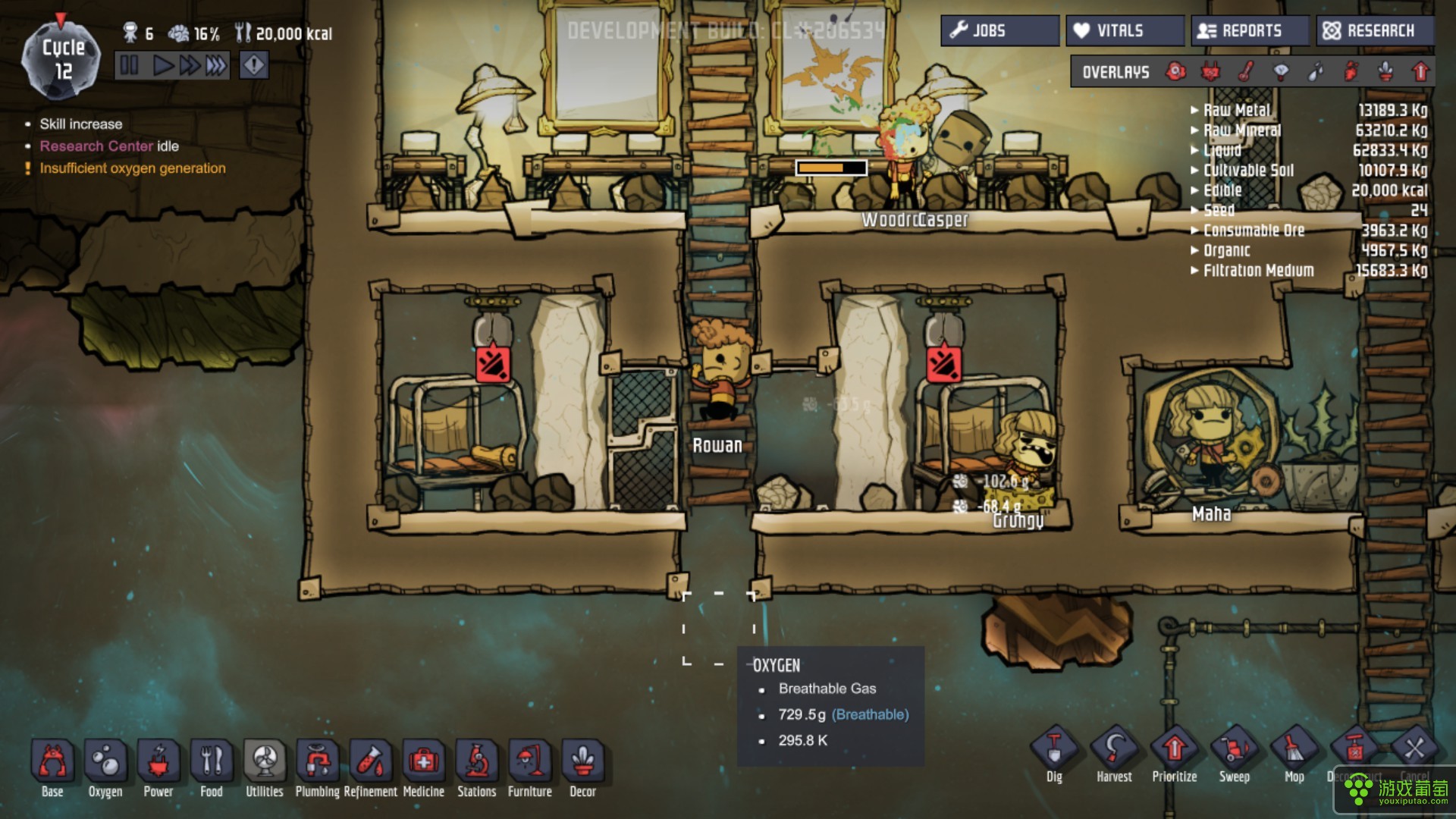This screenshot has height=819, width=1456.
Task: Open the Research screen
Action: coord(1374,31)
